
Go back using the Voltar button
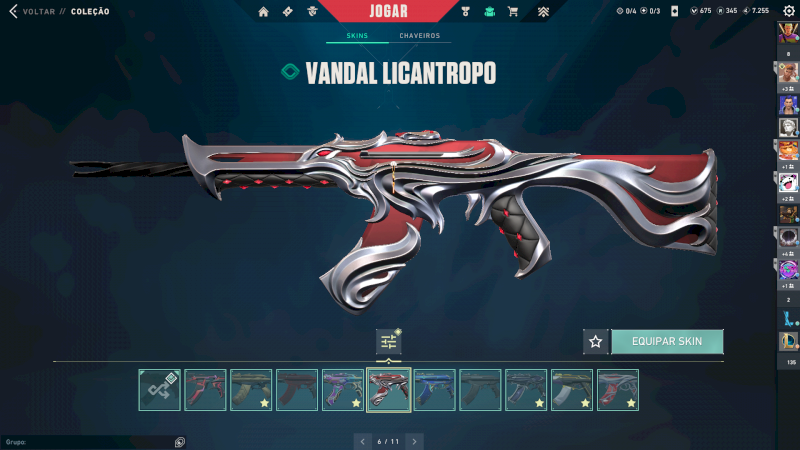pos(38,12)
